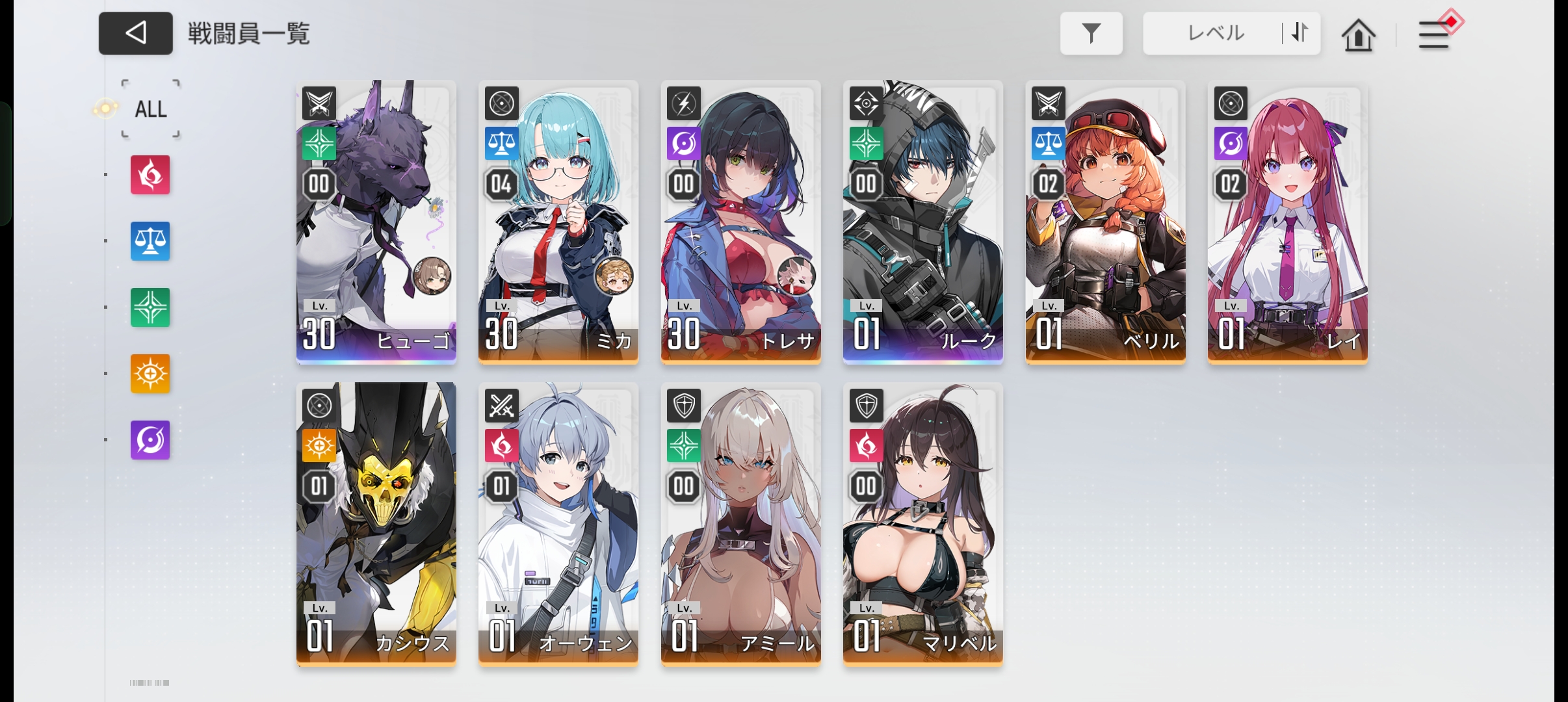The image size is (1568, 702).
Task: Select the ヒューゴ character card
Action: (376, 221)
